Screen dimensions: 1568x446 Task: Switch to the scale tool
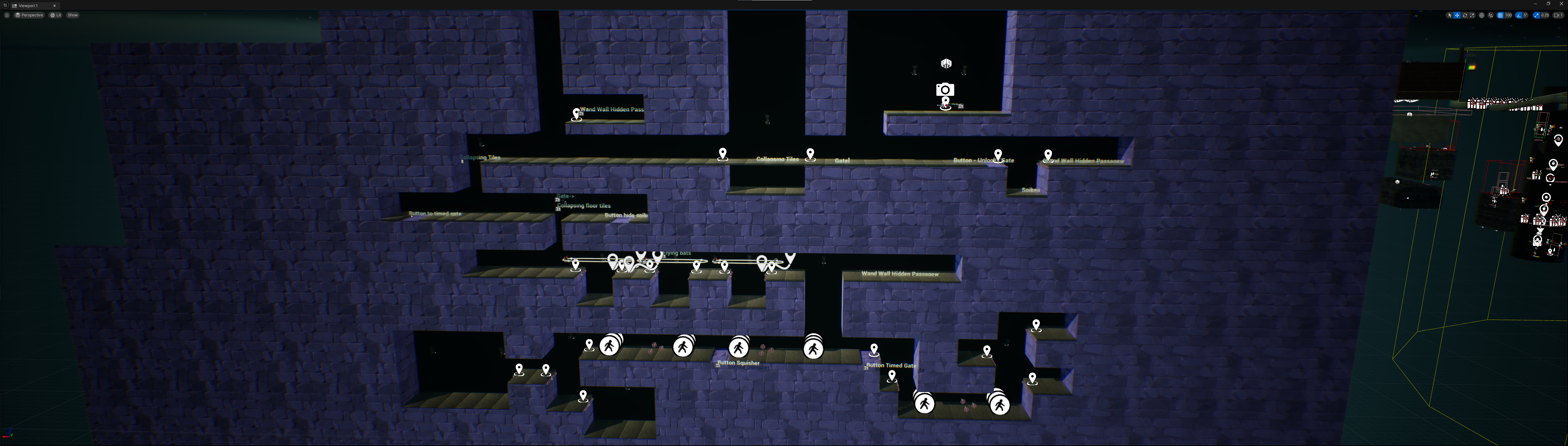(1472, 15)
